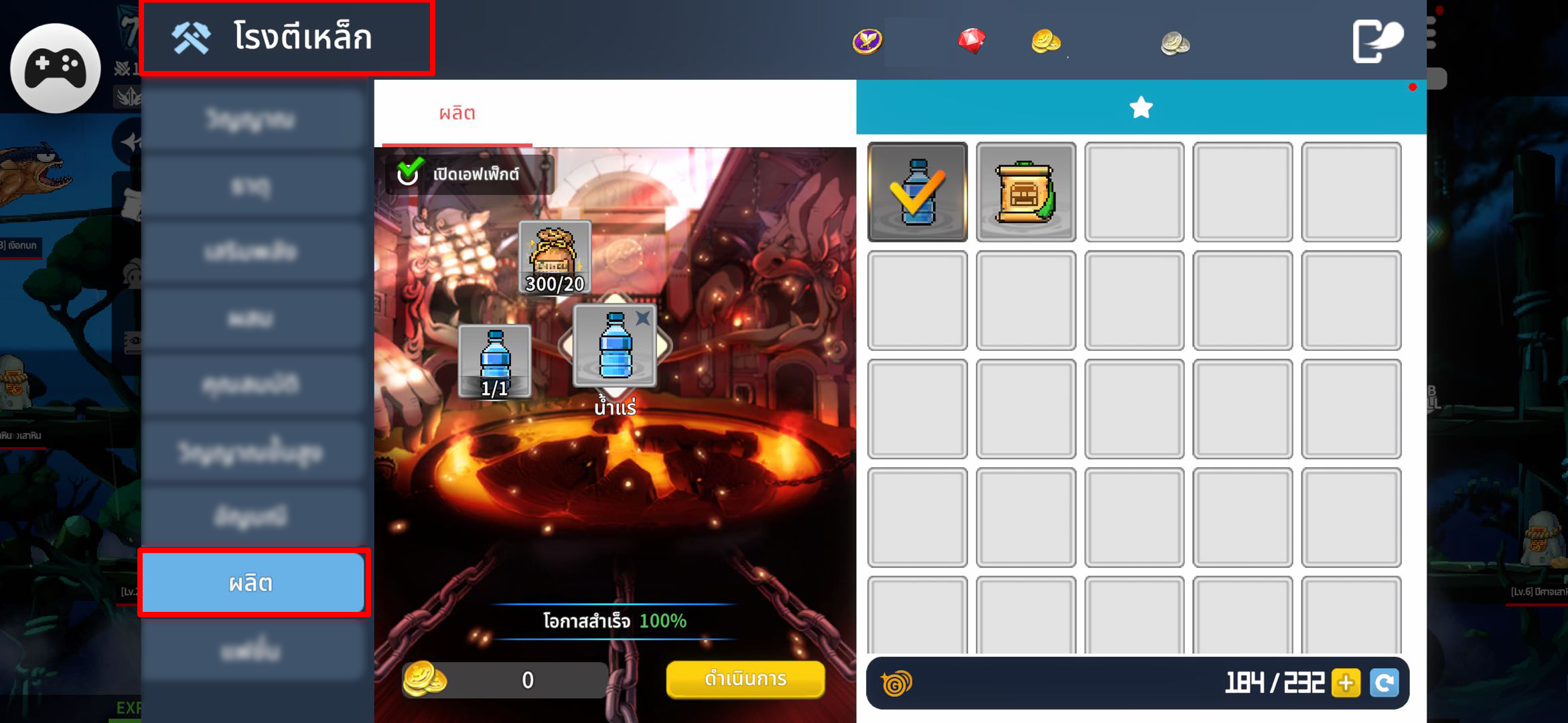Switch to the ผลิต tab
The height and width of the screenshot is (723, 1568).
pyautogui.click(x=457, y=113)
